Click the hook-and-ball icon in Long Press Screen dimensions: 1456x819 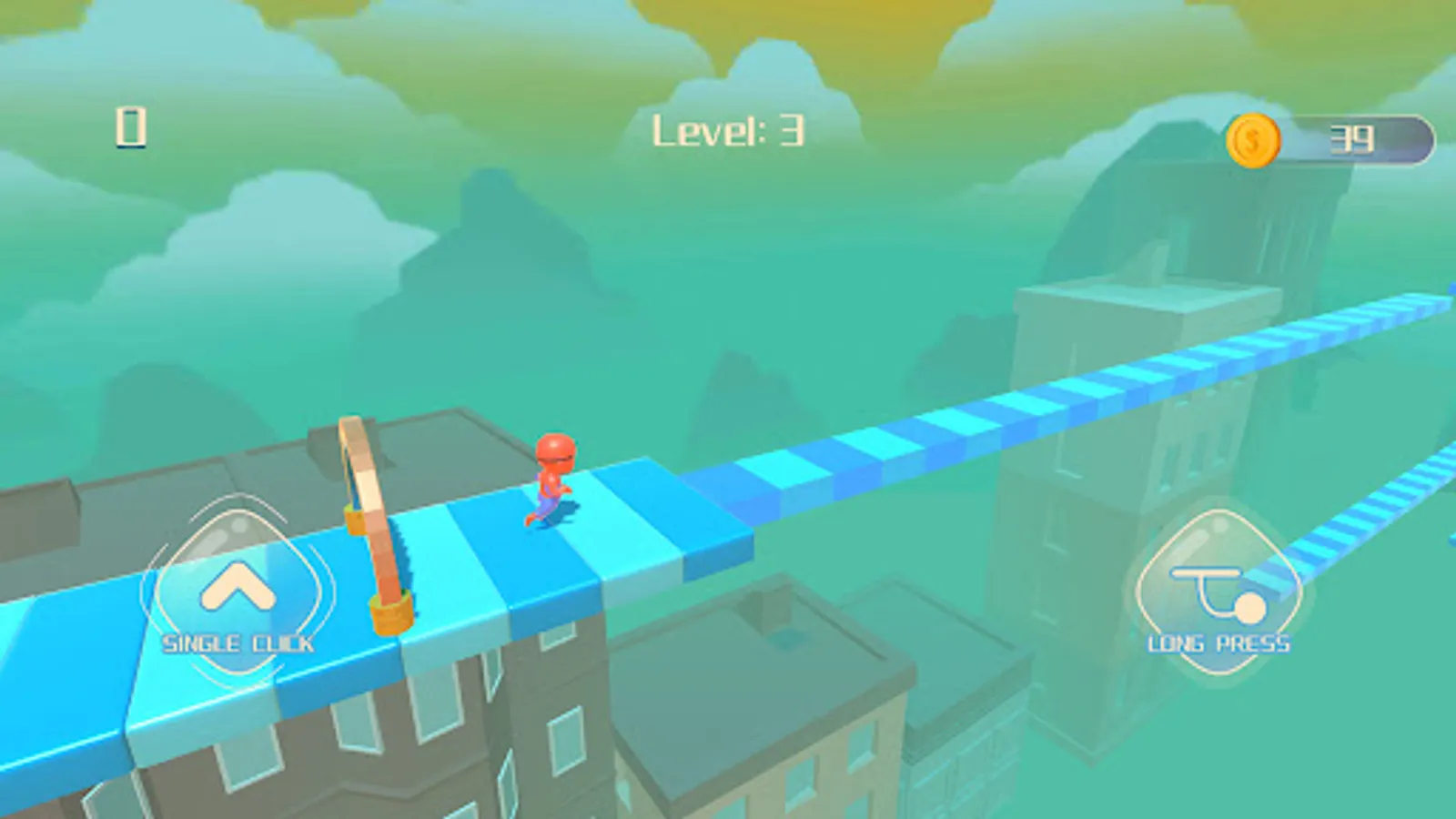1219,591
